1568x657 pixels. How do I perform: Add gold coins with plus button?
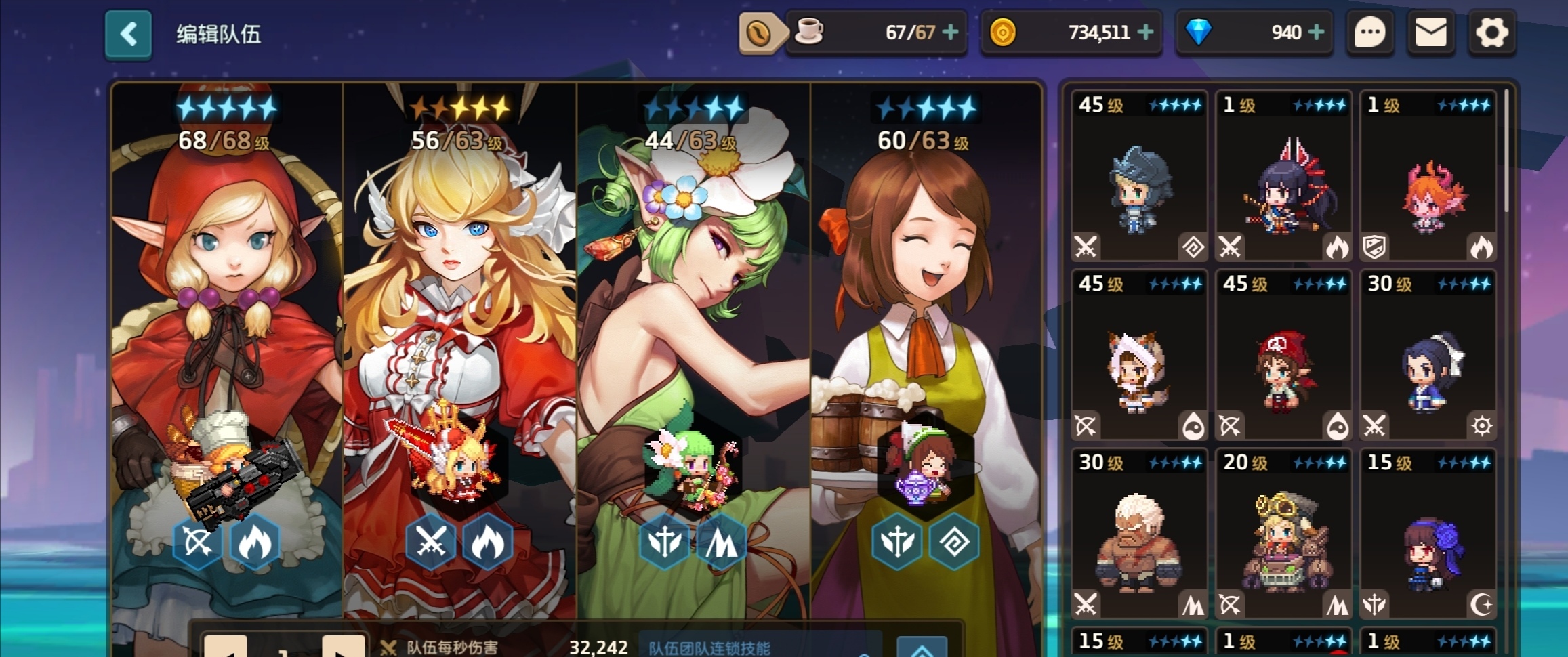pos(1146,32)
